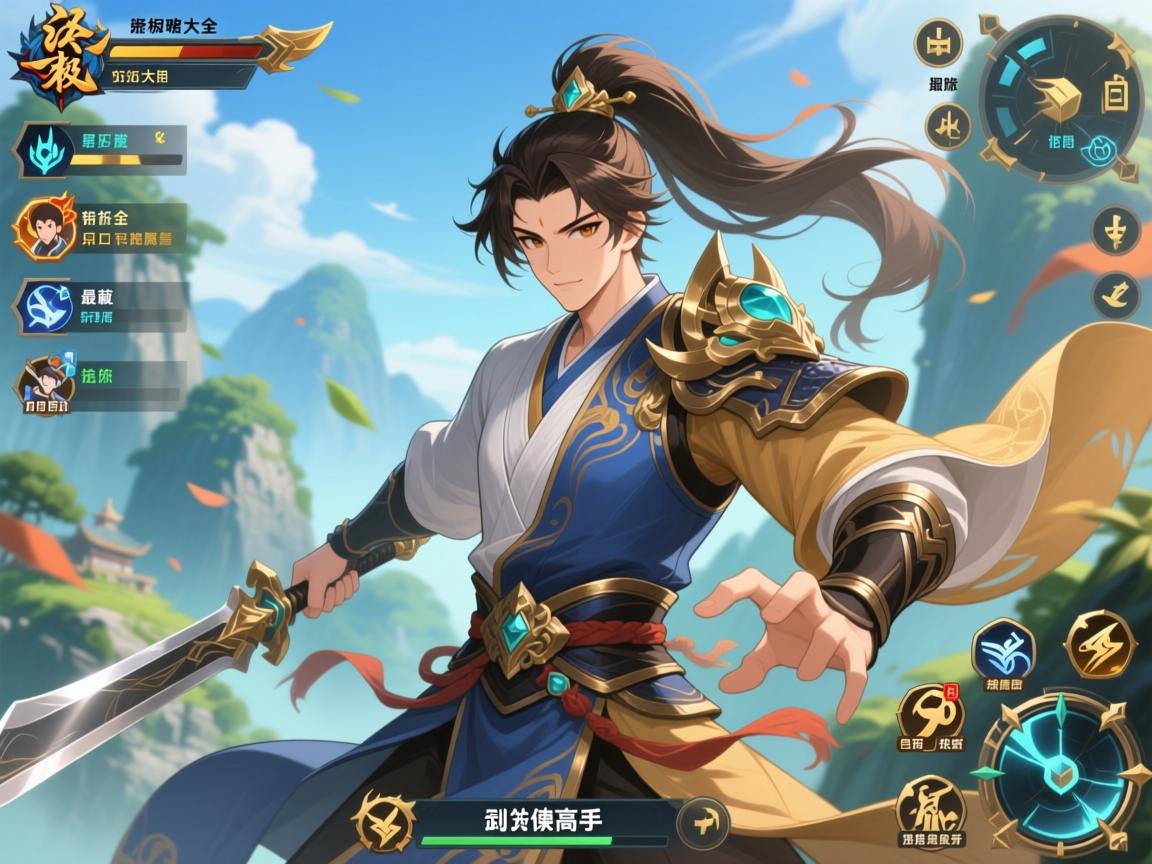The image size is (1152, 864).
Task: Click the second round gold glyph button
Action: [x=942, y=126]
